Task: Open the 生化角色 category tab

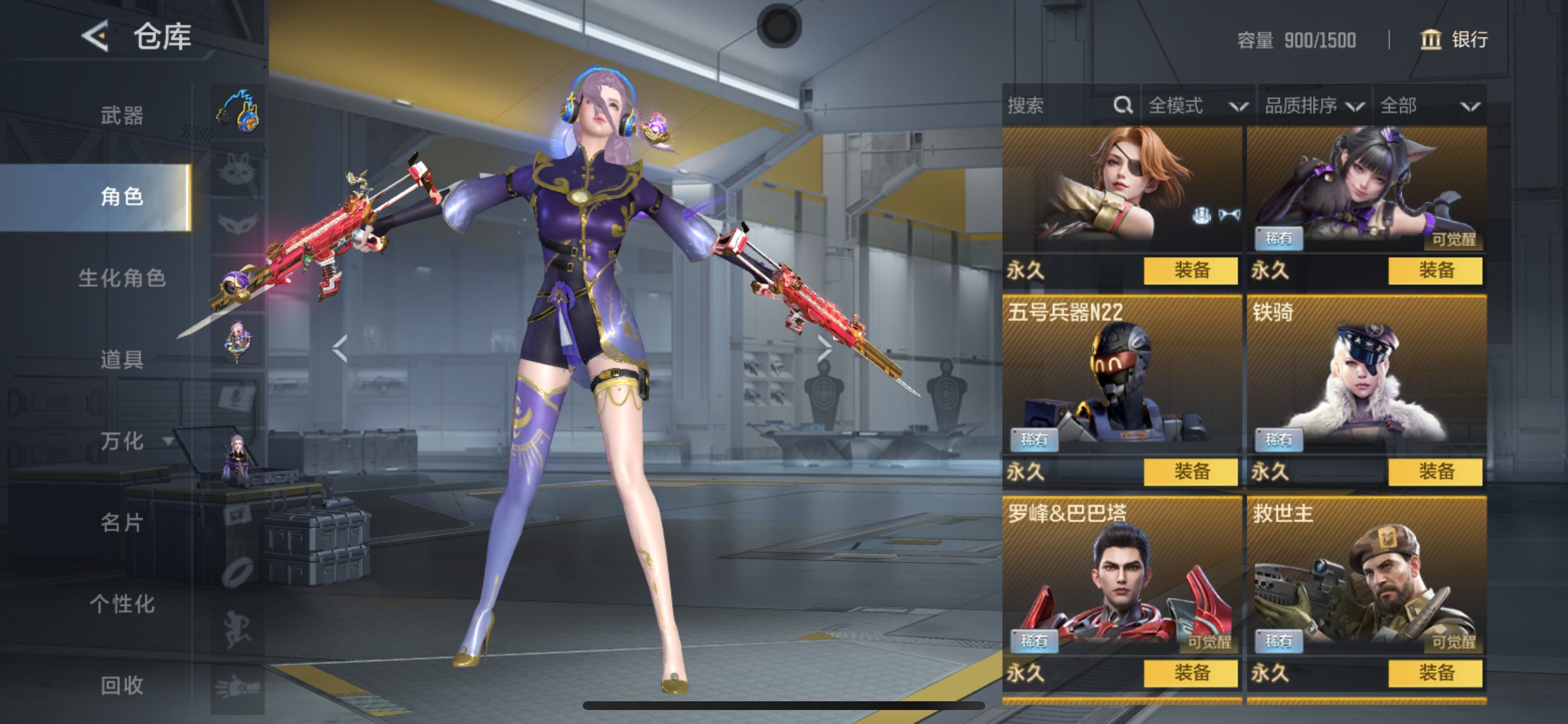Action: 122,278
